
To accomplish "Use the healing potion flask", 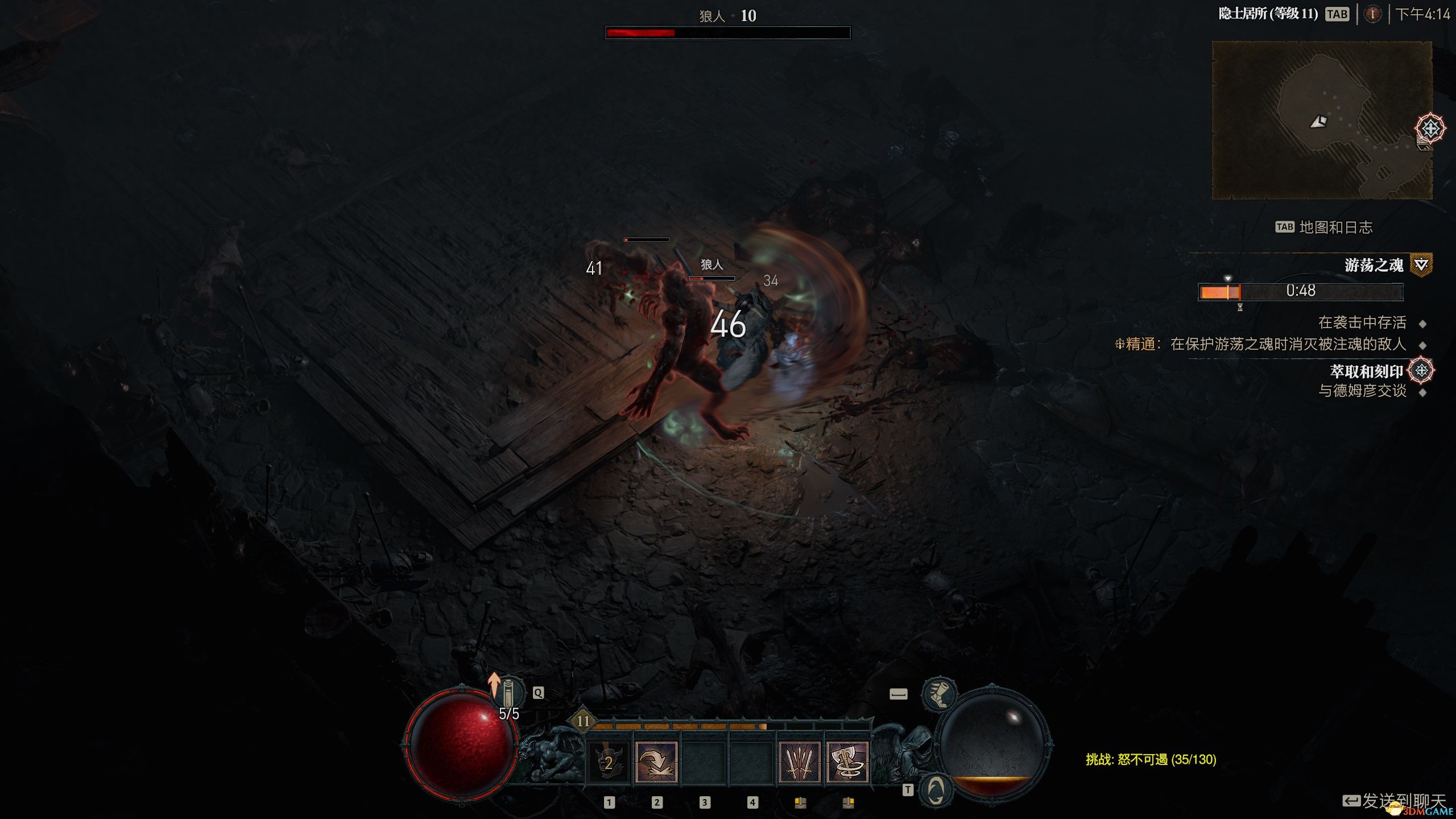I will point(508,693).
